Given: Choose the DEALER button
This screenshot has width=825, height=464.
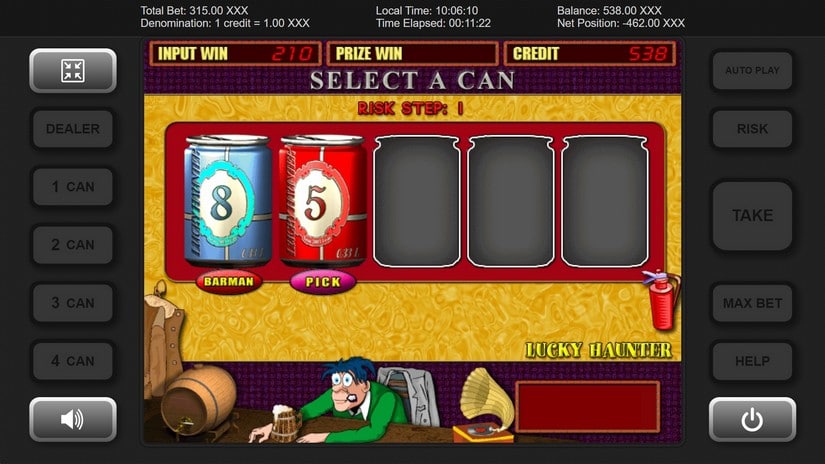Looking at the screenshot, I should (x=73, y=129).
